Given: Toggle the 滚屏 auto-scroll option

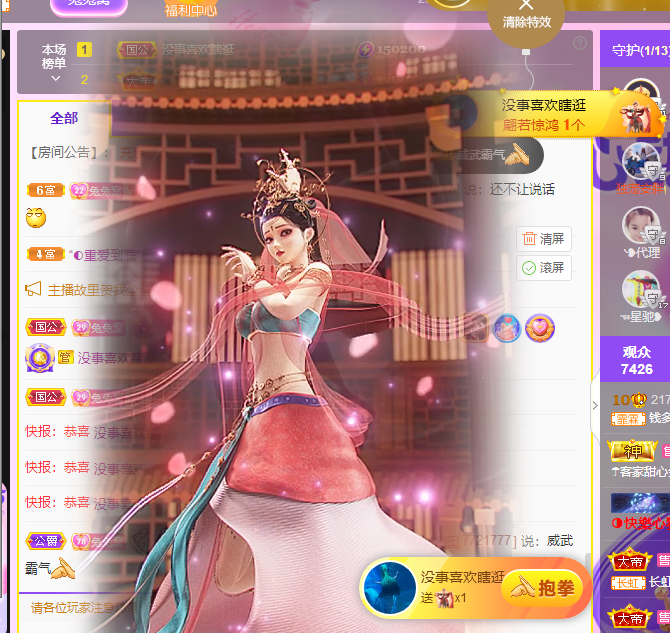Looking at the screenshot, I should 543,268.
